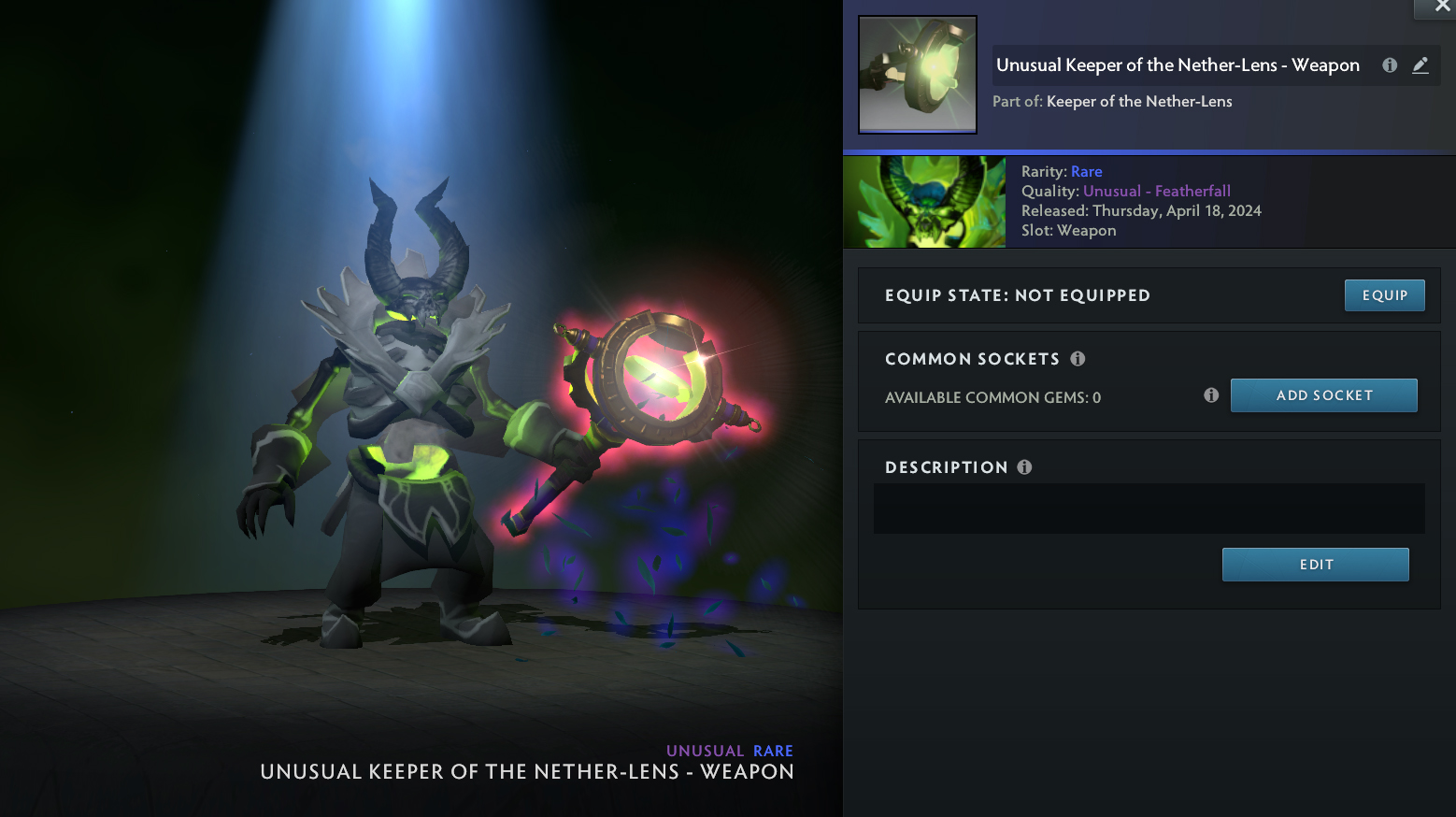Rename item with the pencil icon

coord(1420,65)
